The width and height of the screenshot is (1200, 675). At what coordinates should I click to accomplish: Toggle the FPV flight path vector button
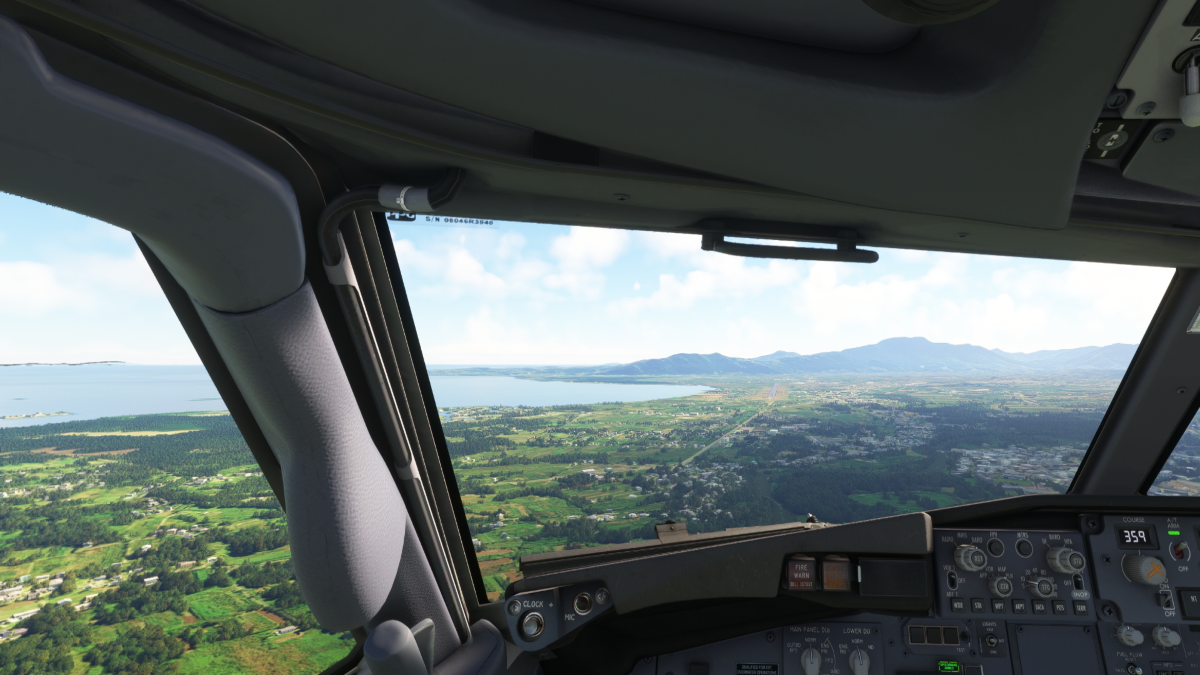(995, 547)
